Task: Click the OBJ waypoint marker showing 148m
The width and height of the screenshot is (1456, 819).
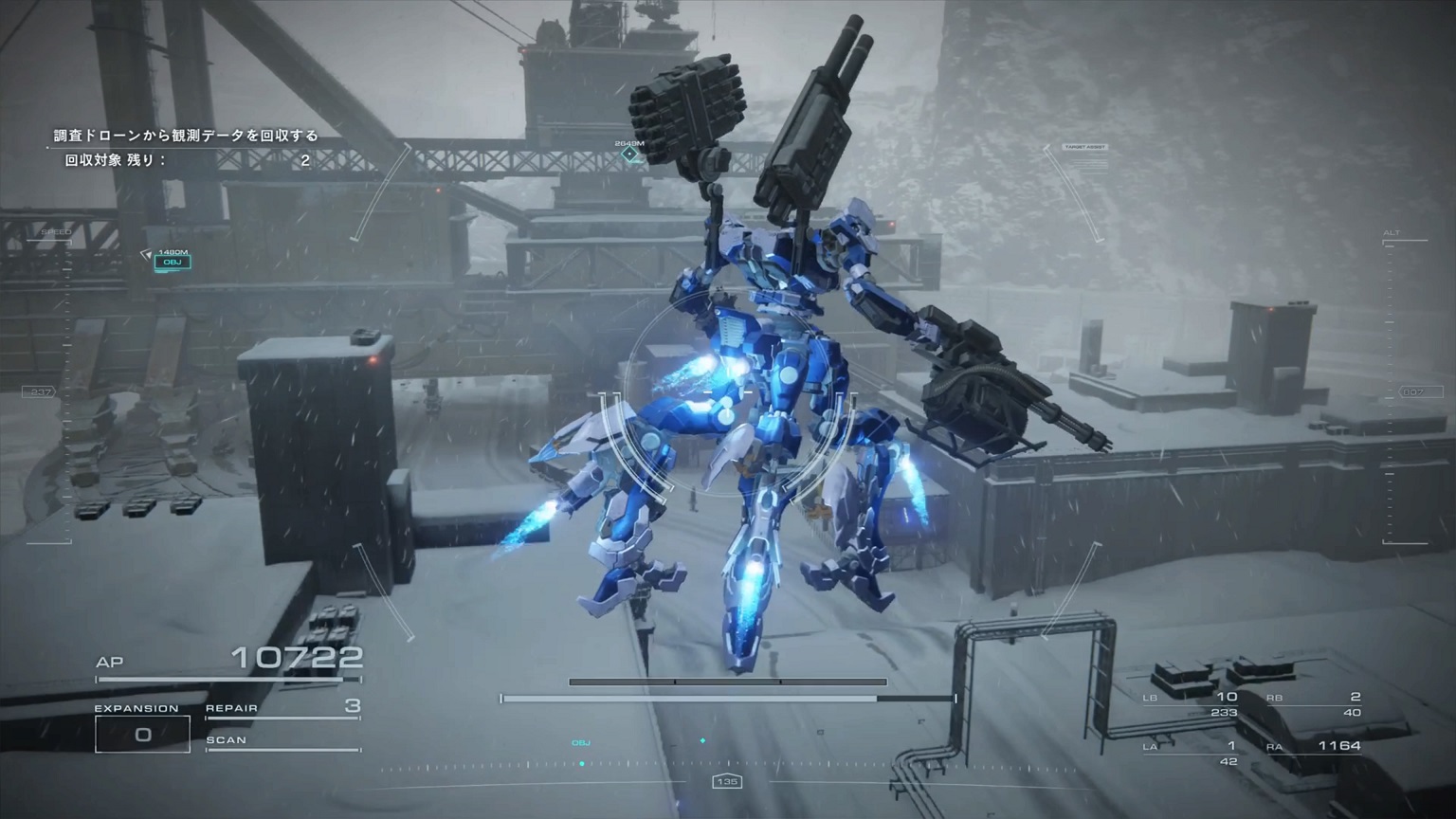Action: pyautogui.click(x=173, y=262)
